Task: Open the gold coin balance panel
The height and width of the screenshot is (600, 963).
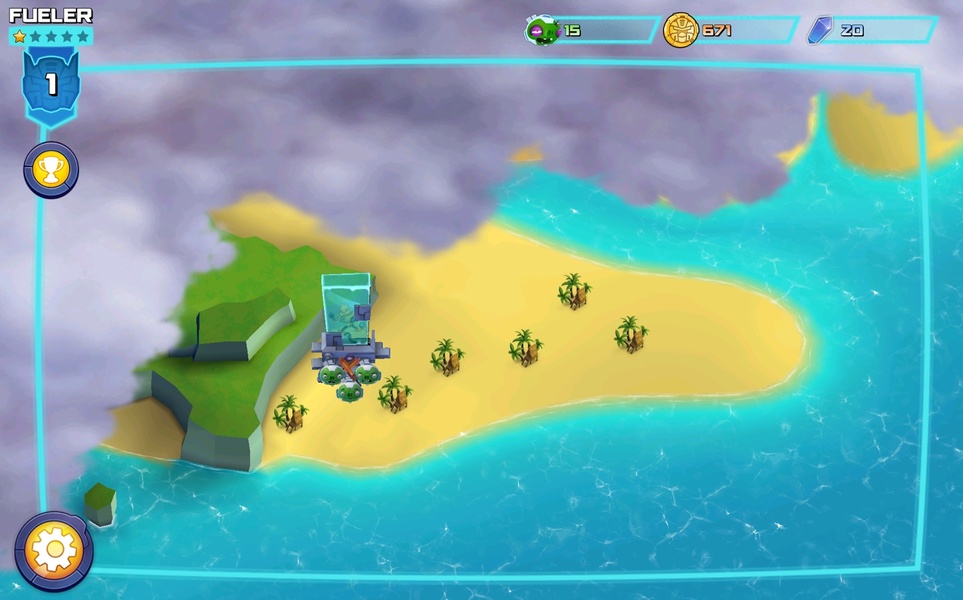Action: point(730,30)
